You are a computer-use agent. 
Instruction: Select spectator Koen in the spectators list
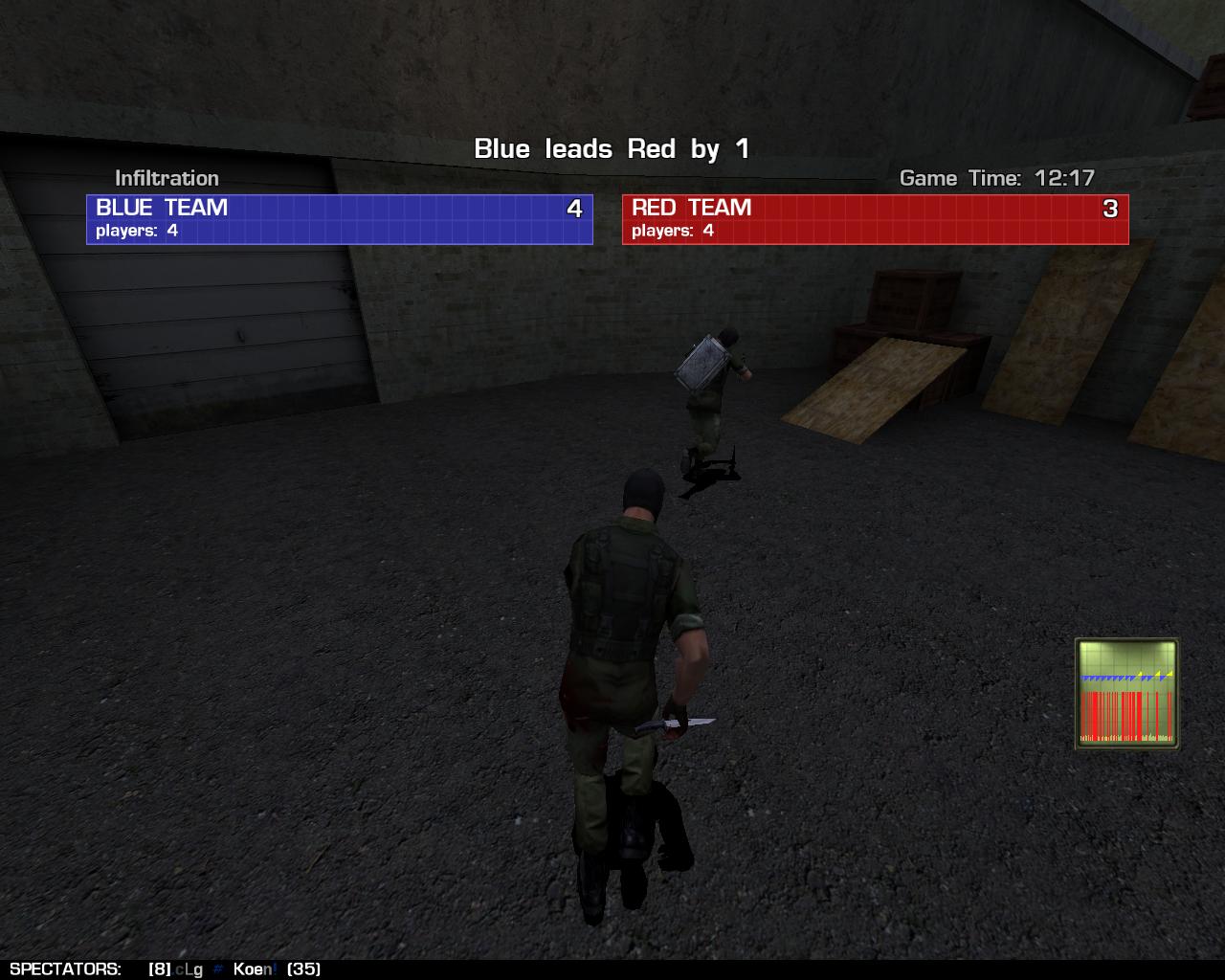tap(254, 969)
